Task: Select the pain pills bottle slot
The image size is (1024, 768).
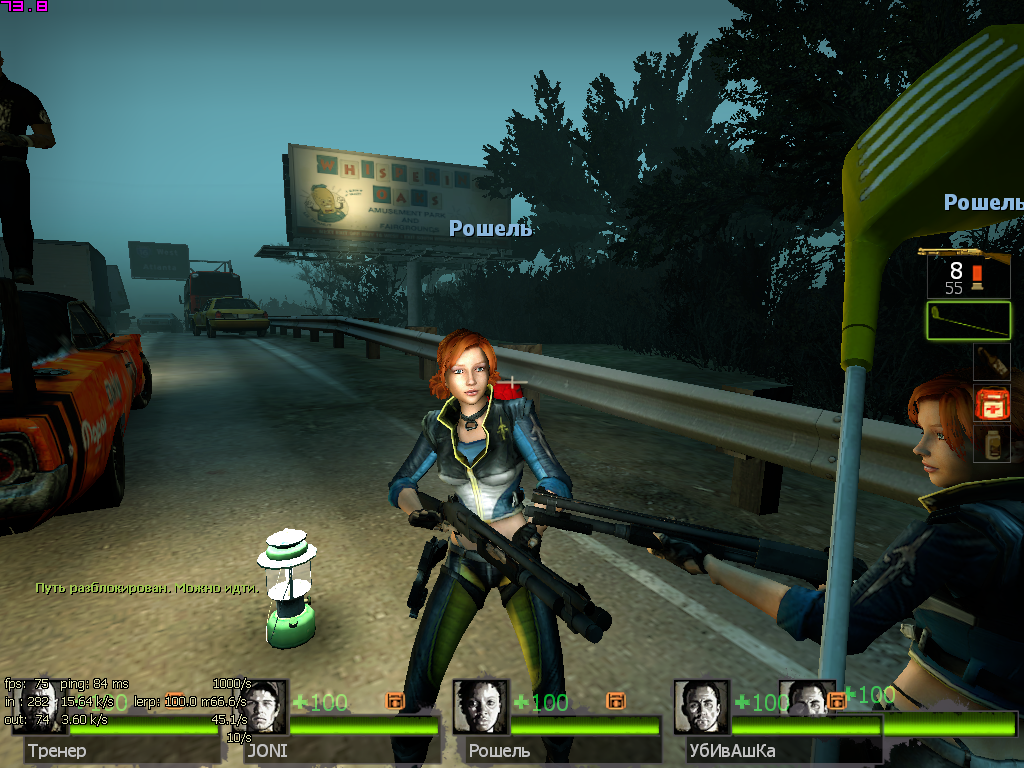Action: pyautogui.click(x=992, y=443)
